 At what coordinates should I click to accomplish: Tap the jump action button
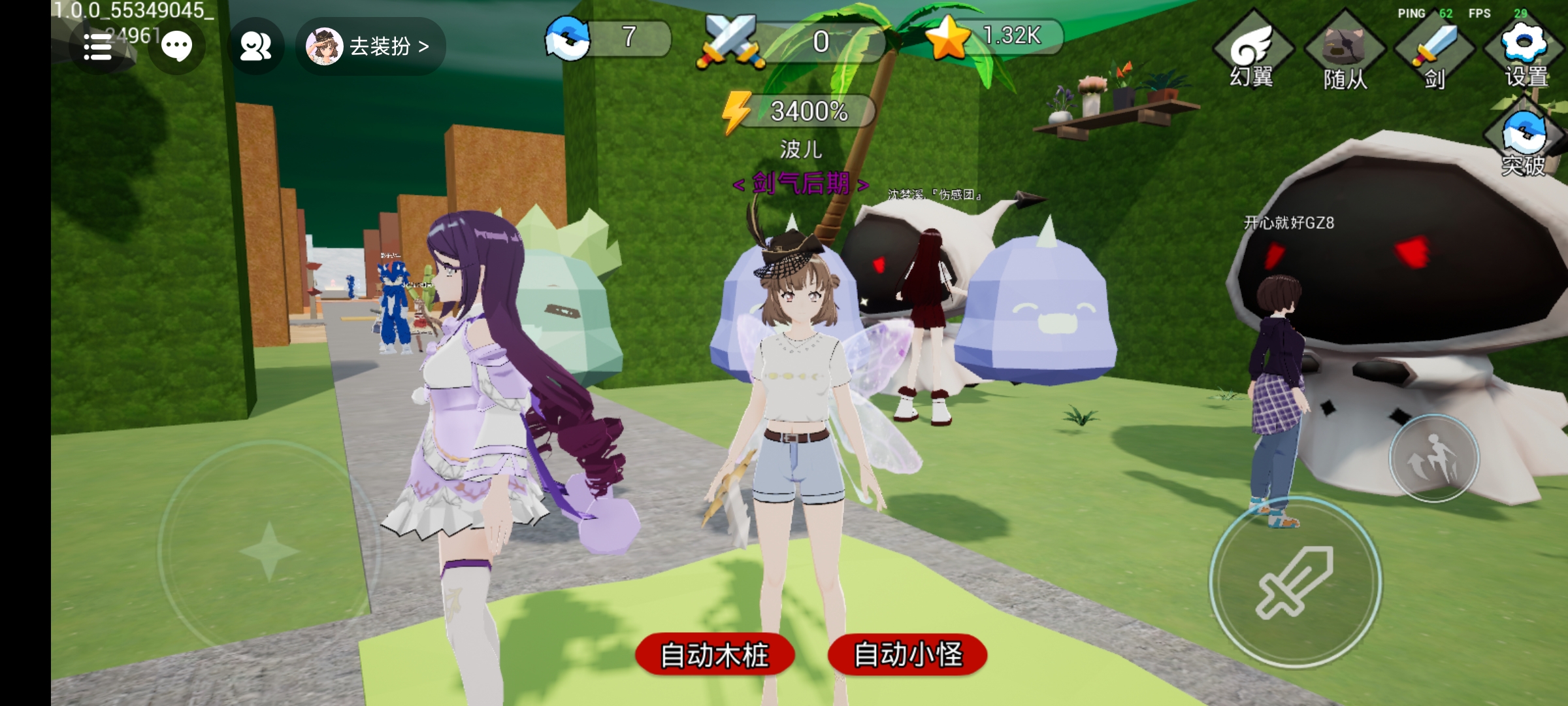[x=1434, y=458]
